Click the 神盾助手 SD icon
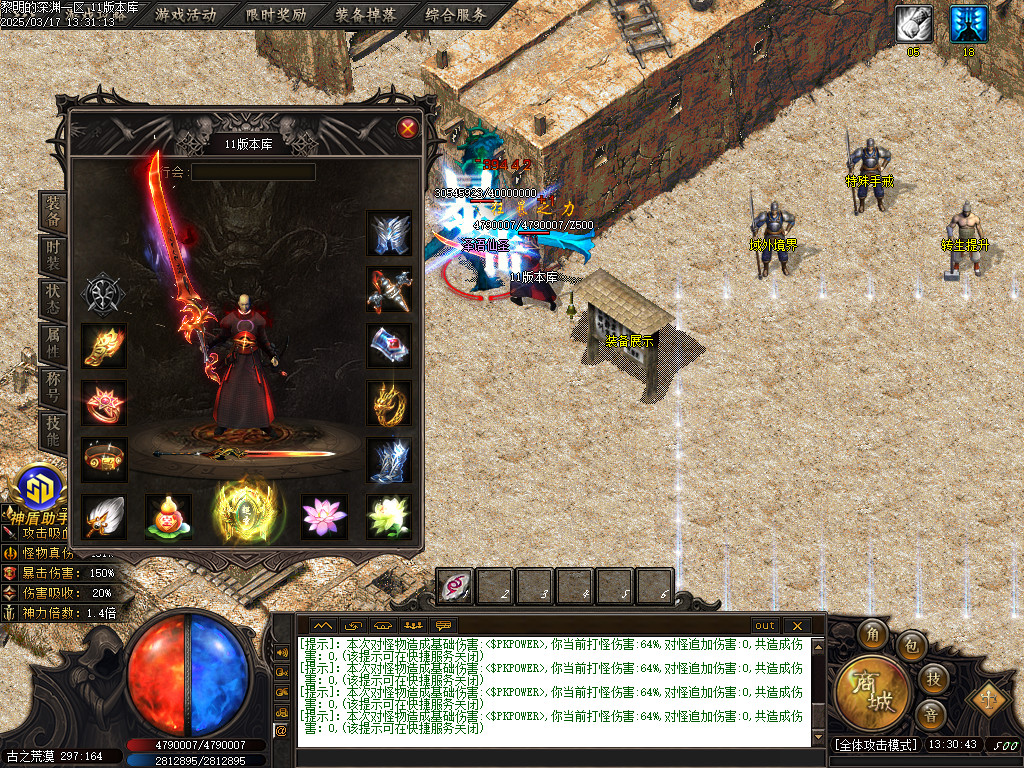Screen dimensions: 1024x768 click(42, 488)
